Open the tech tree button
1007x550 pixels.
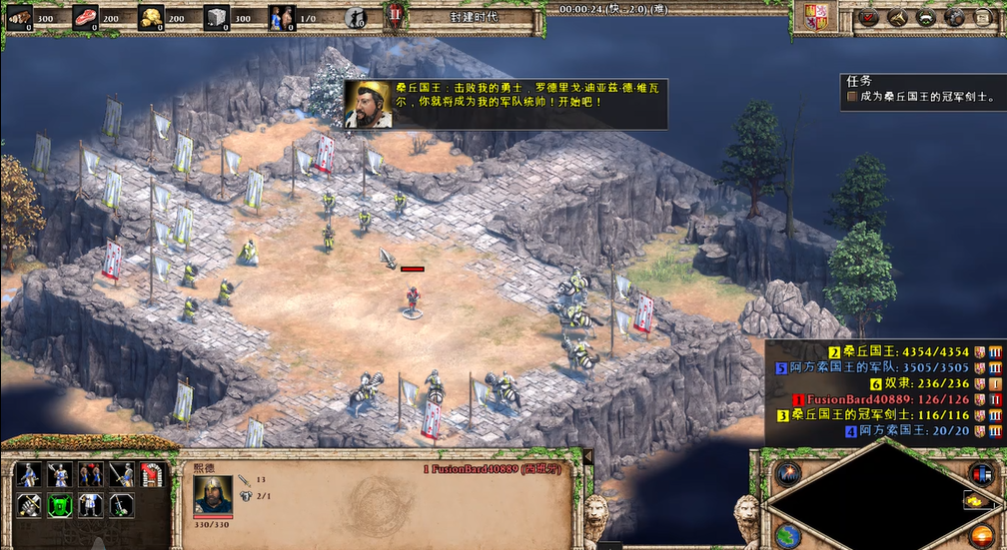898,17
